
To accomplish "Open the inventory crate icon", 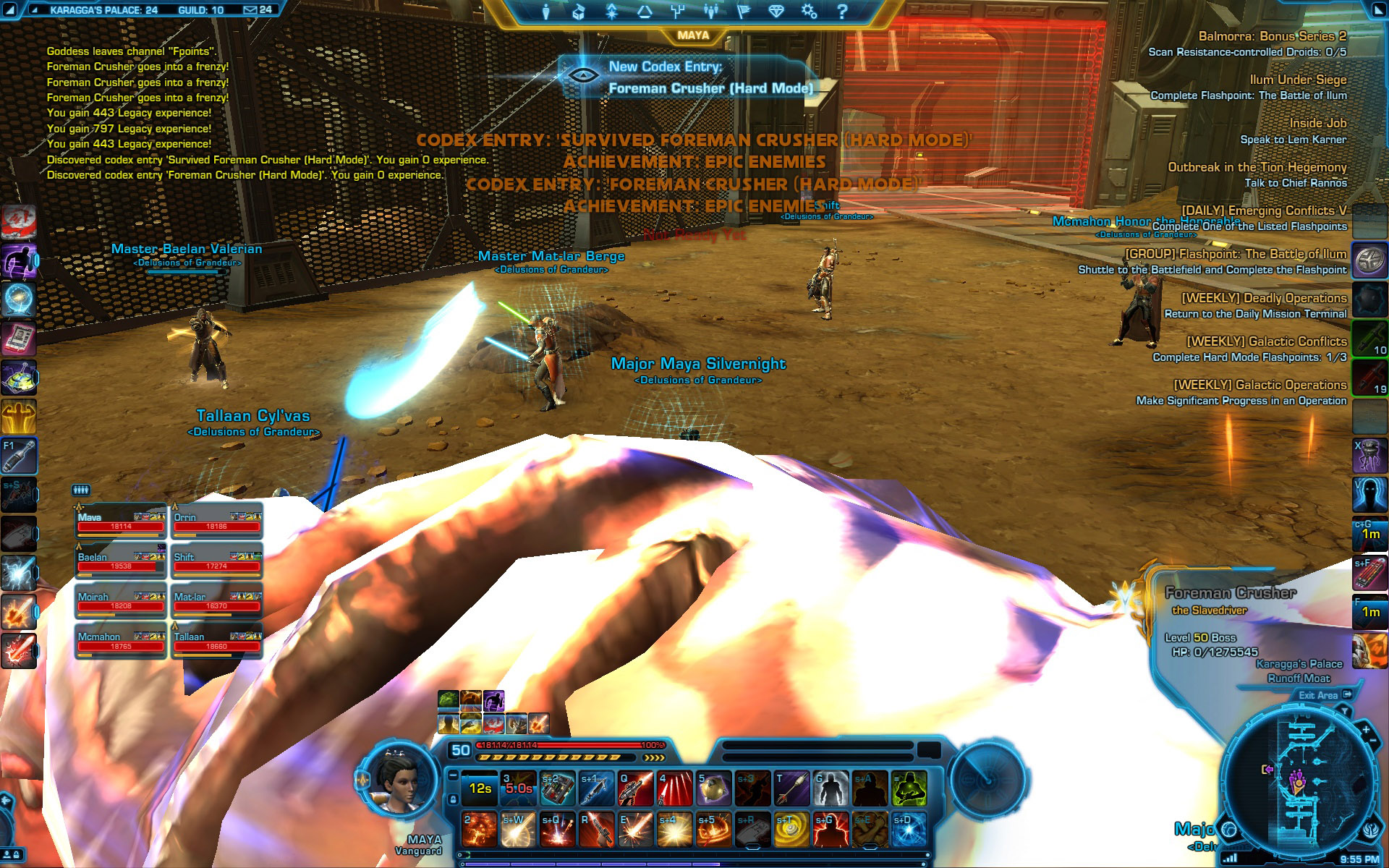I will [x=578, y=12].
